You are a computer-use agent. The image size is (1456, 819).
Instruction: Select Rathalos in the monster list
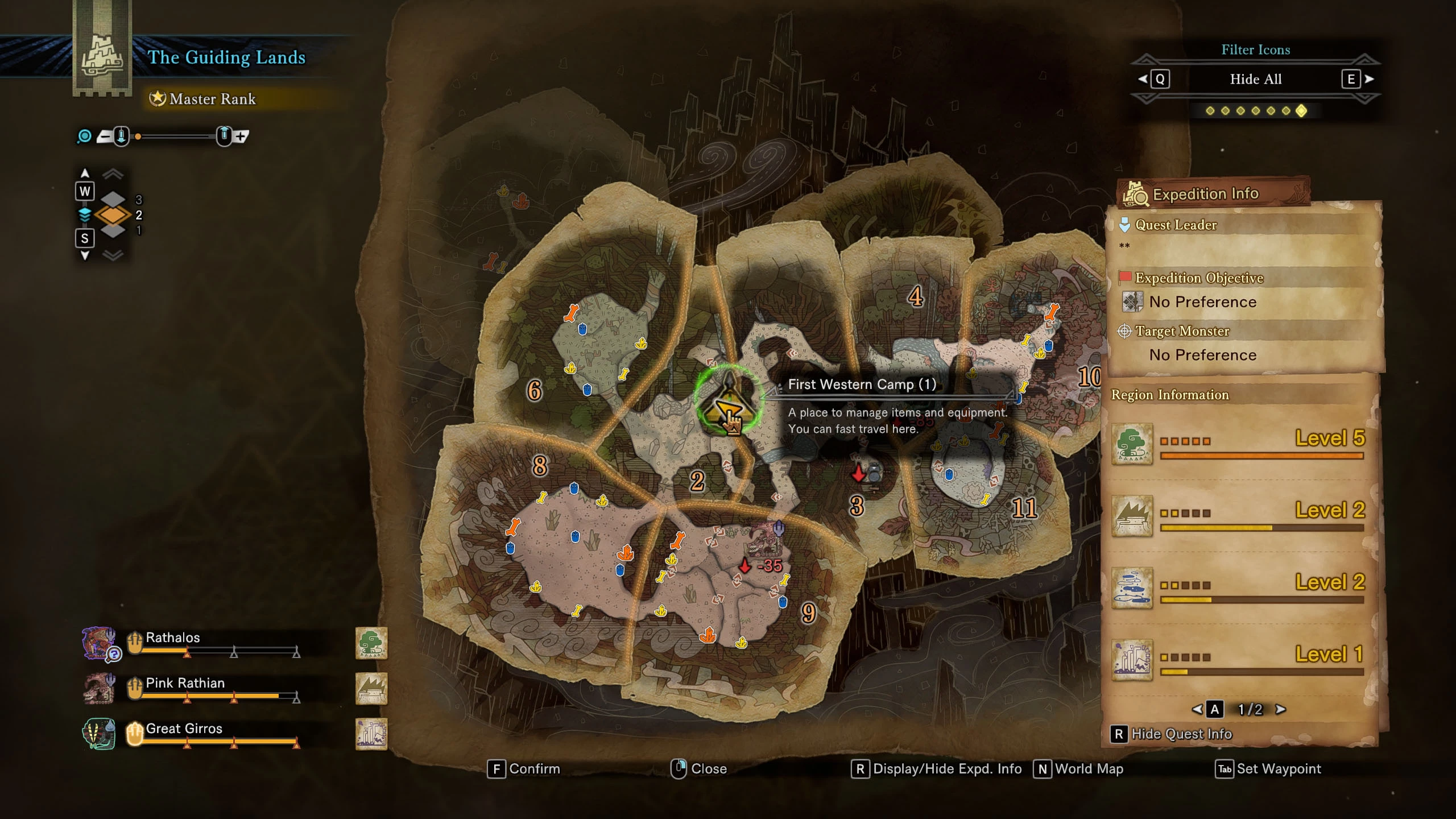[x=173, y=638]
